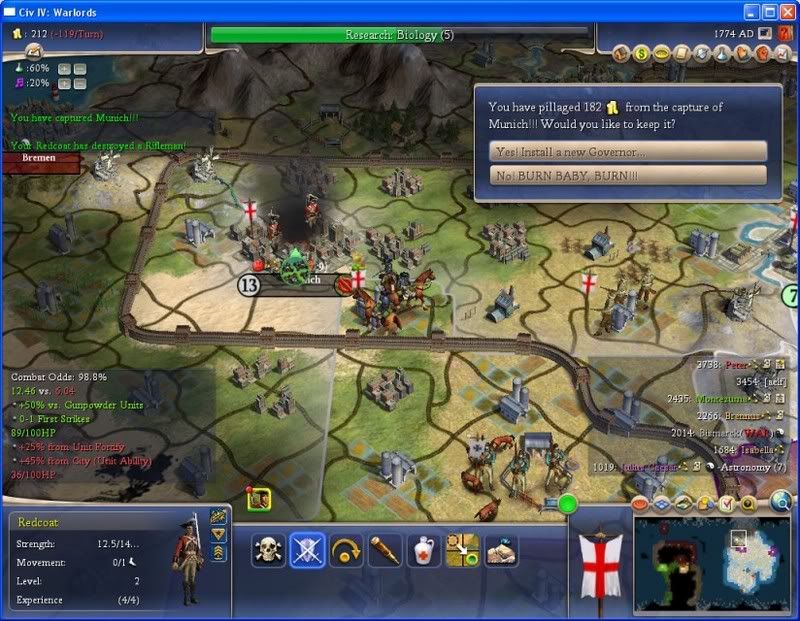Select the crossed swords fortify action

pos(307,550)
